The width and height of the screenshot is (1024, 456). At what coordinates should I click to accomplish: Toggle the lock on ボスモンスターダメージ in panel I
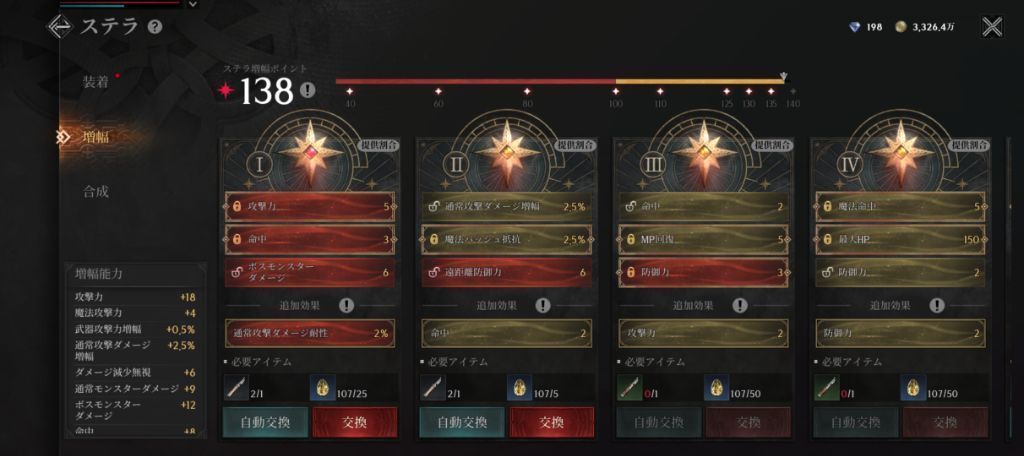tap(237, 272)
